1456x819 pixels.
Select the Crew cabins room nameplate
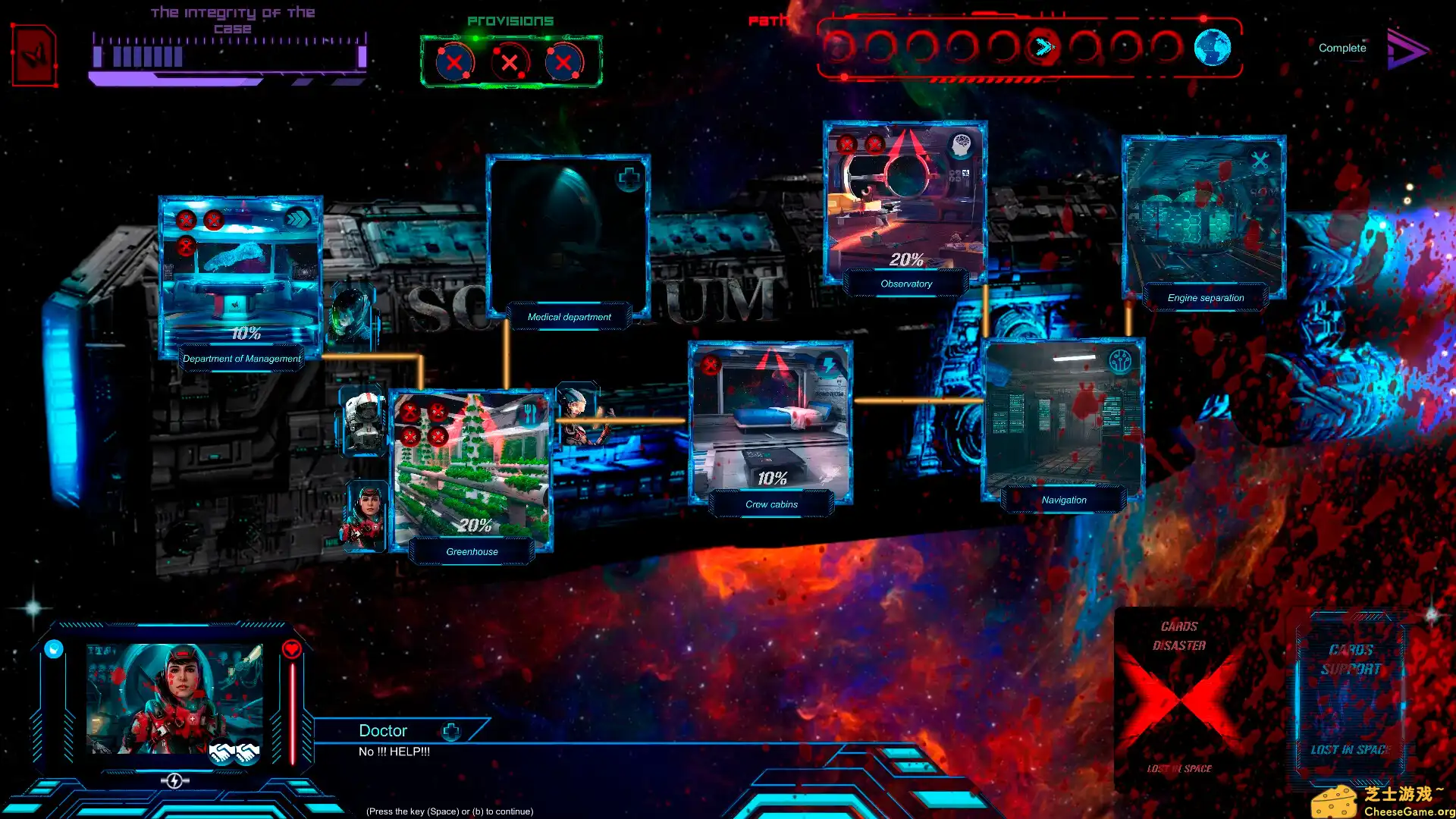771,504
